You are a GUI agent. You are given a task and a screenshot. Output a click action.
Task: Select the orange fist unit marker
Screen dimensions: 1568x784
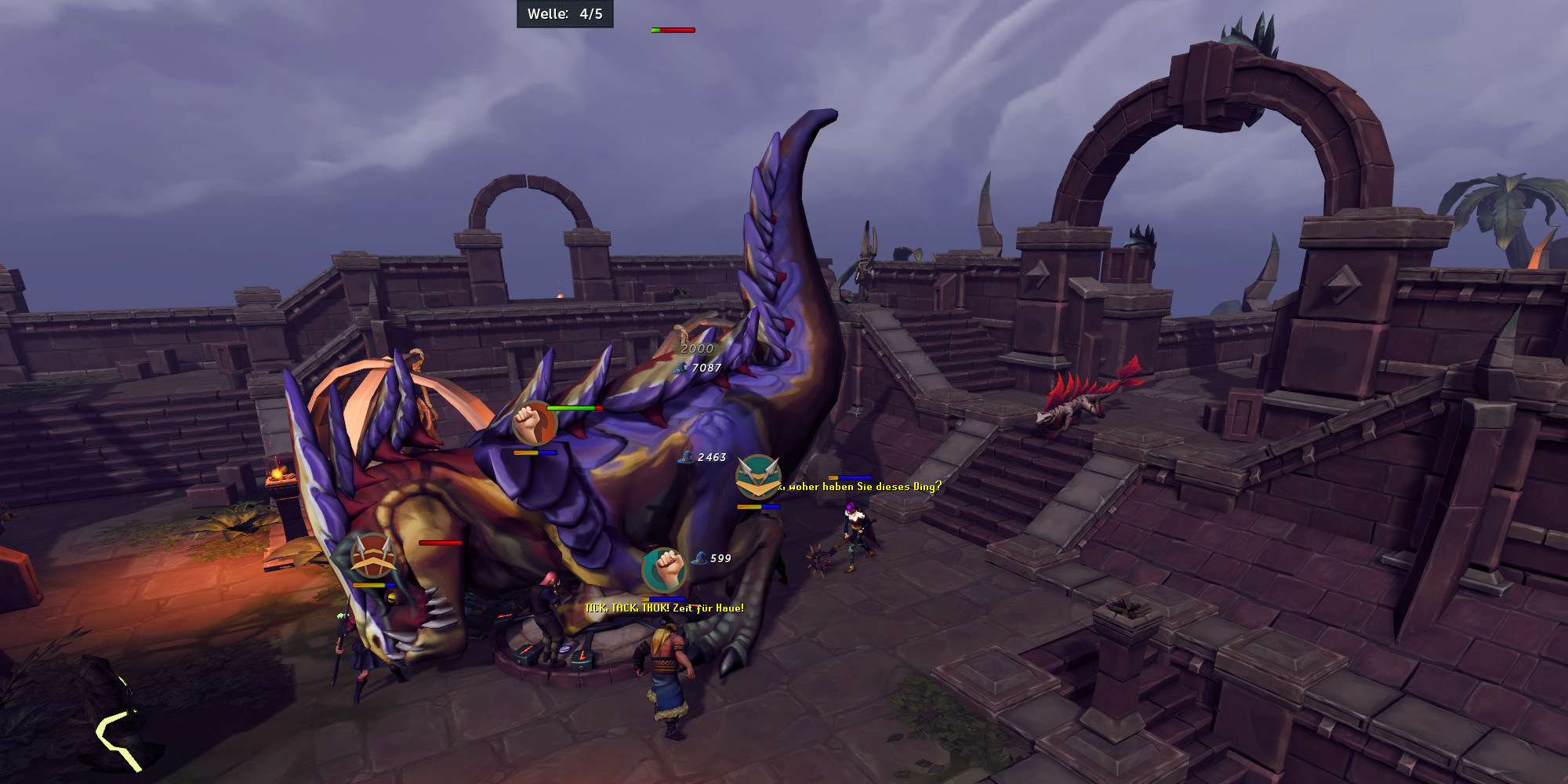tap(534, 423)
